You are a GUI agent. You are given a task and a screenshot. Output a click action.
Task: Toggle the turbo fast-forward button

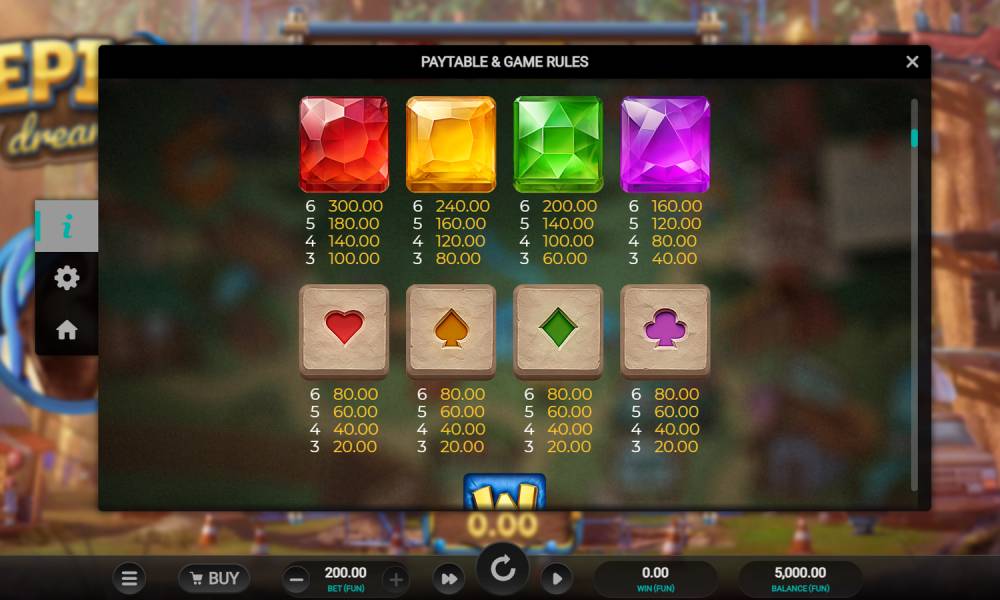coord(449,579)
